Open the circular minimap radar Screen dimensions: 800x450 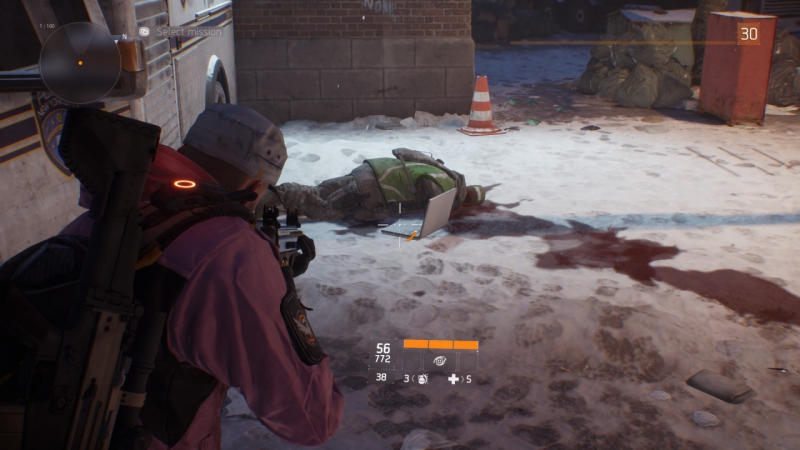click(80, 62)
